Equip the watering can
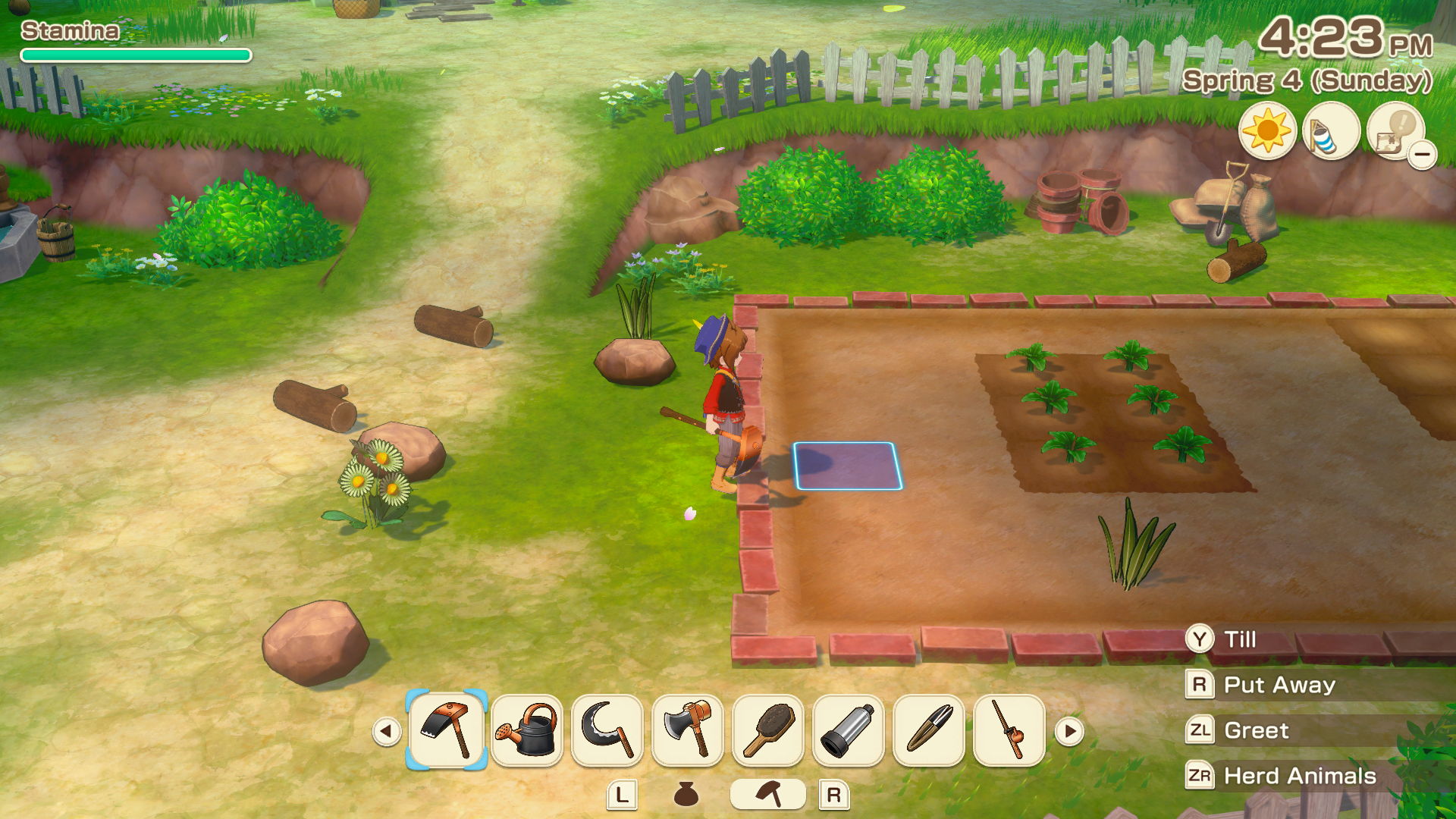The height and width of the screenshot is (819, 1456). point(527,730)
